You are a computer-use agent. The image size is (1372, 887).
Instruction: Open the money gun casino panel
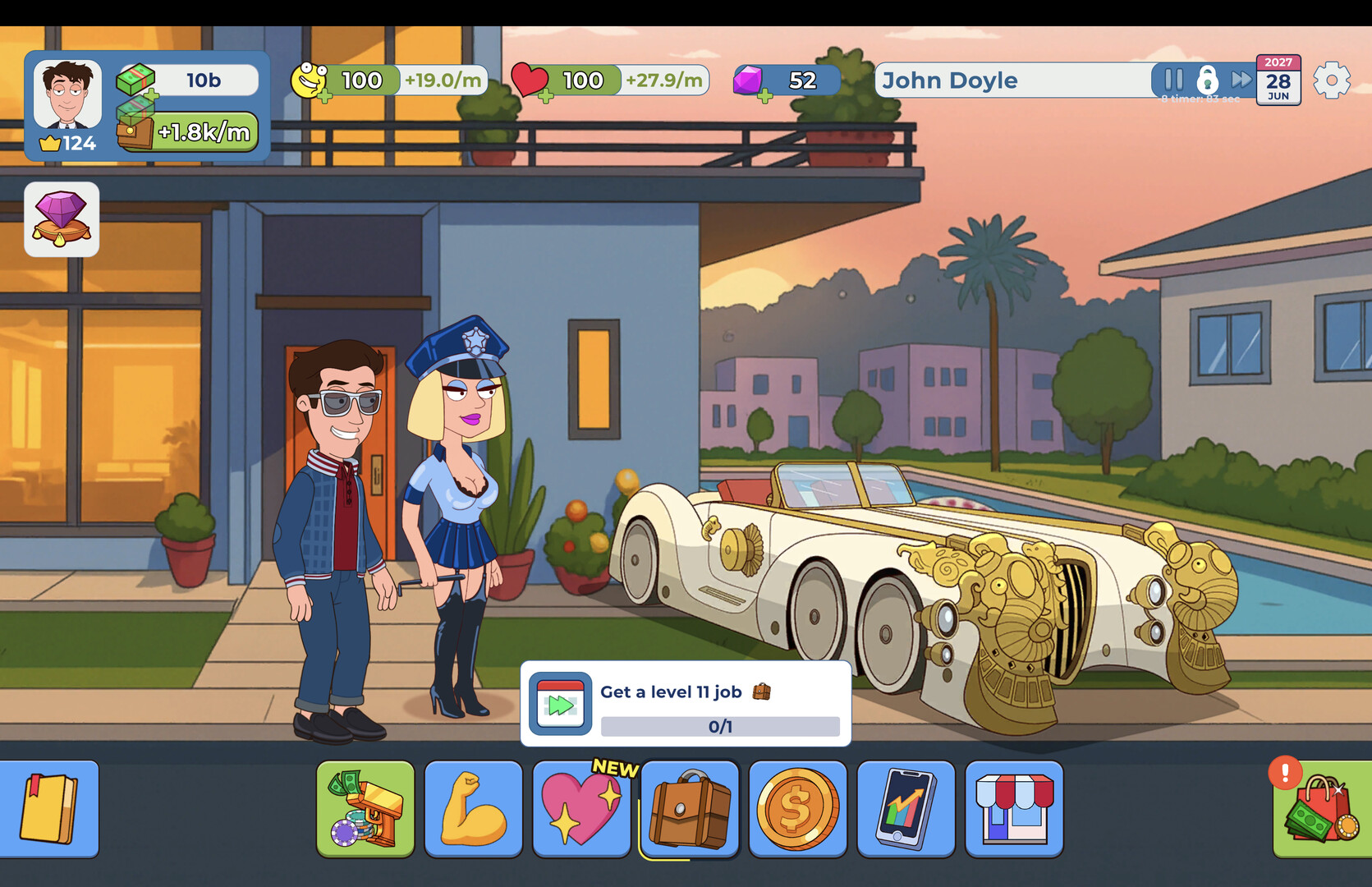tap(365, 808)
